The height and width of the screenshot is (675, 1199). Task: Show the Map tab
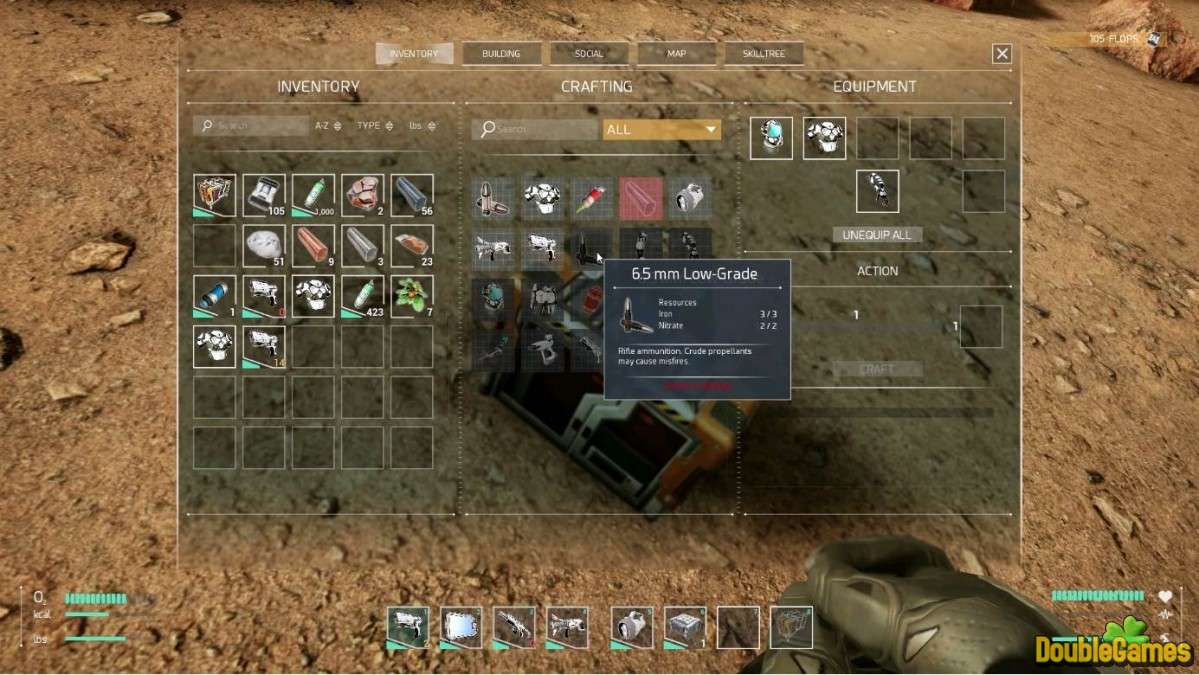(676, 54)
